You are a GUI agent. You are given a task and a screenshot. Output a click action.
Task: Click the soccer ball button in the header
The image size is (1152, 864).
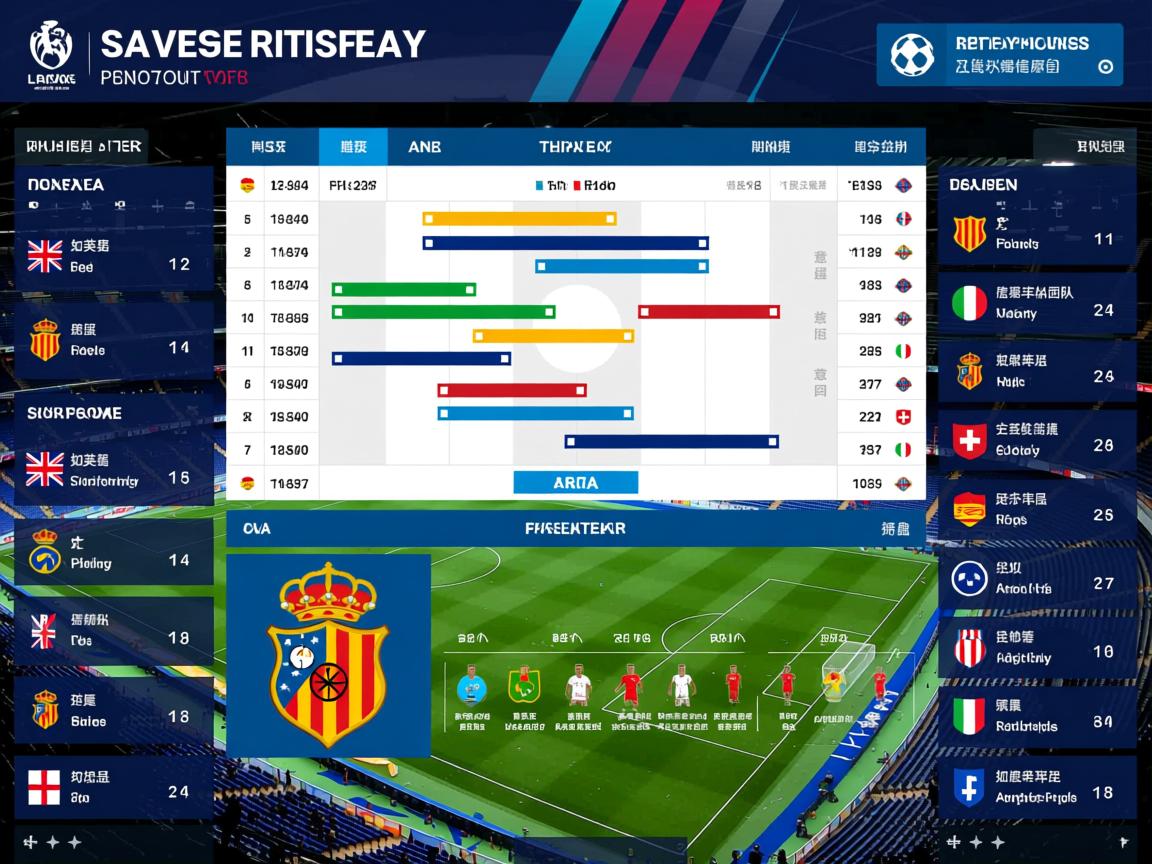[x=912, y=55]
